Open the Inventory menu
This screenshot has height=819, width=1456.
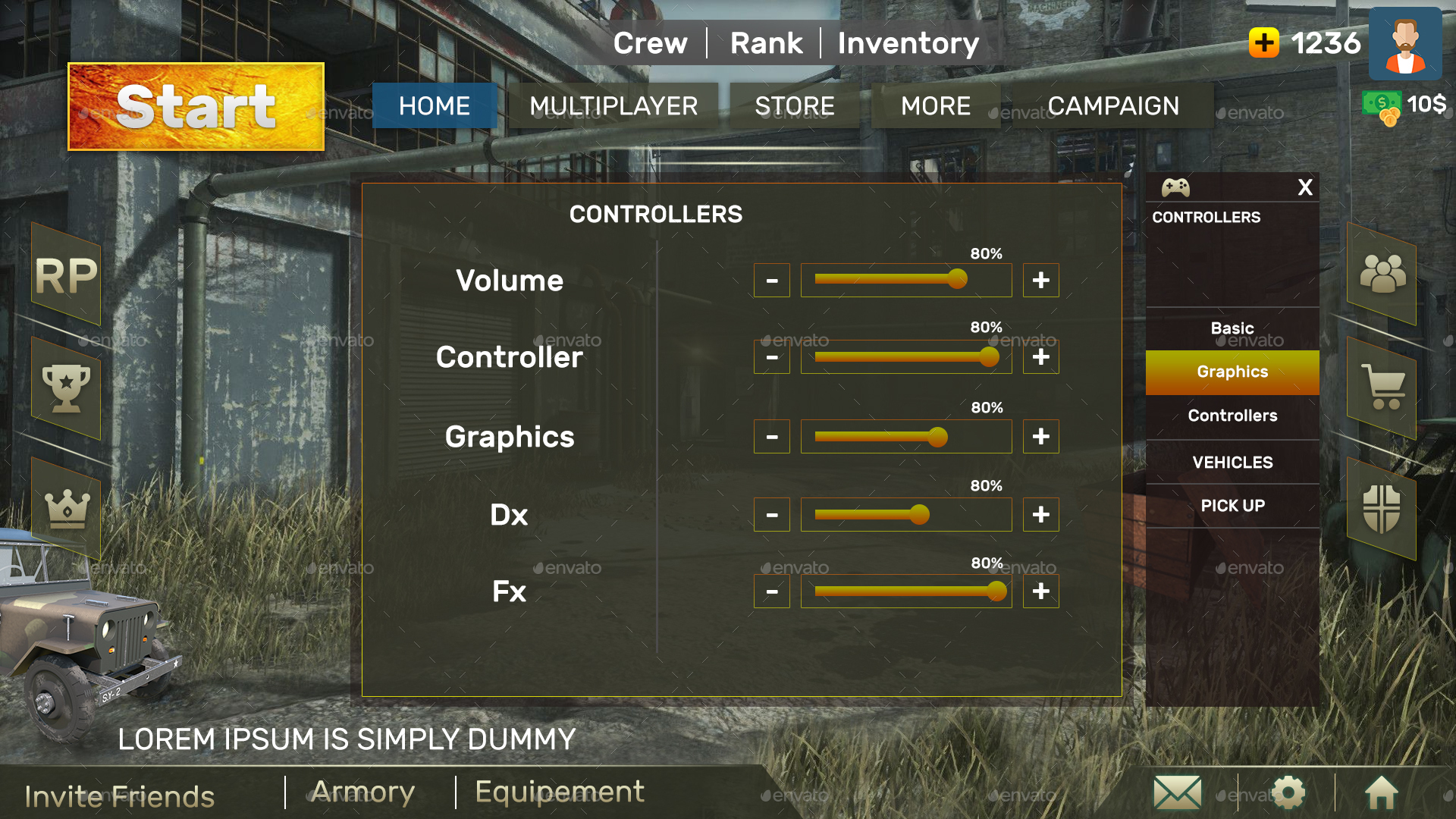pos(908,43)
